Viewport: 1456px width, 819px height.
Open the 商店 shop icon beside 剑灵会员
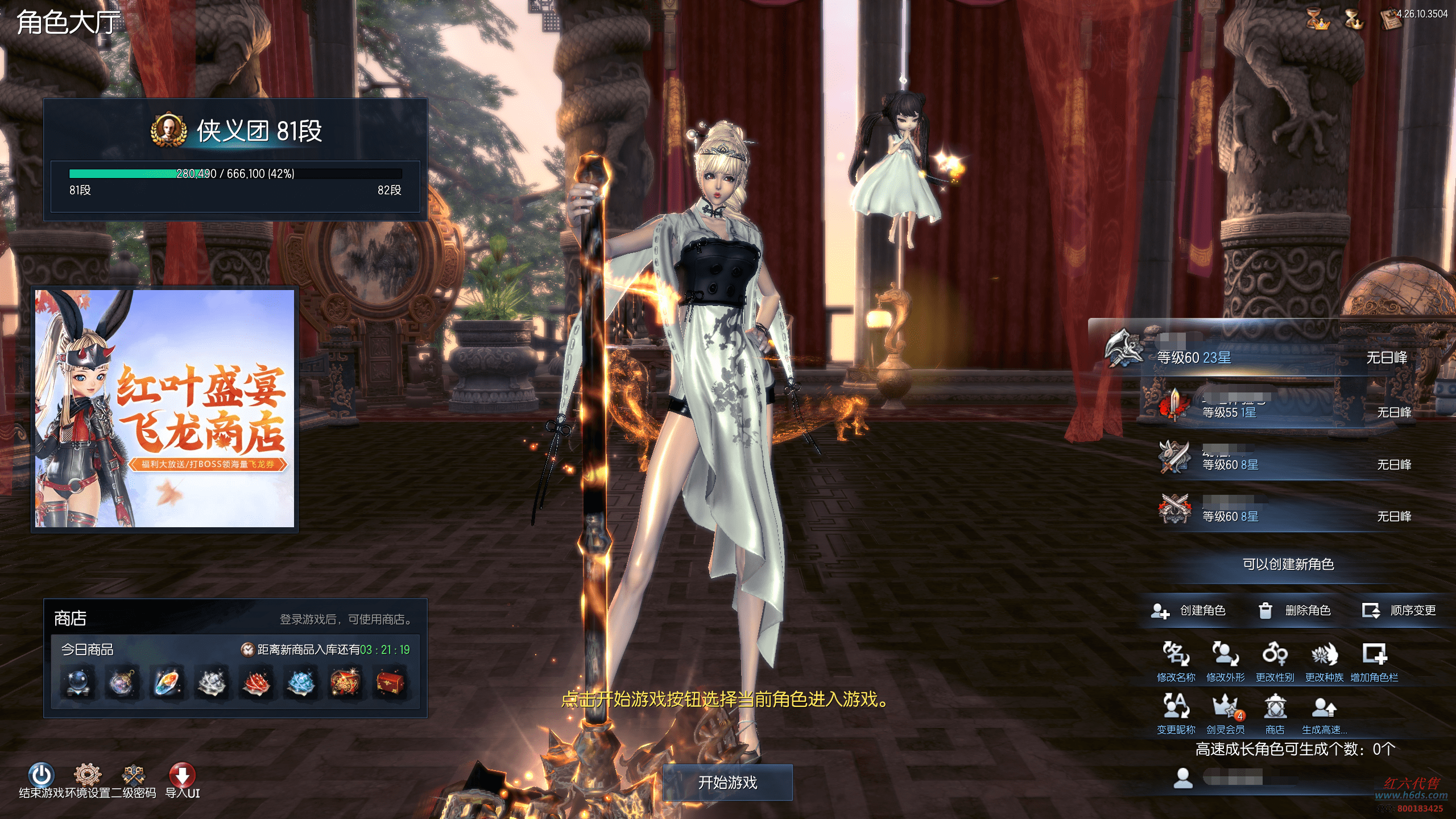1275,707
